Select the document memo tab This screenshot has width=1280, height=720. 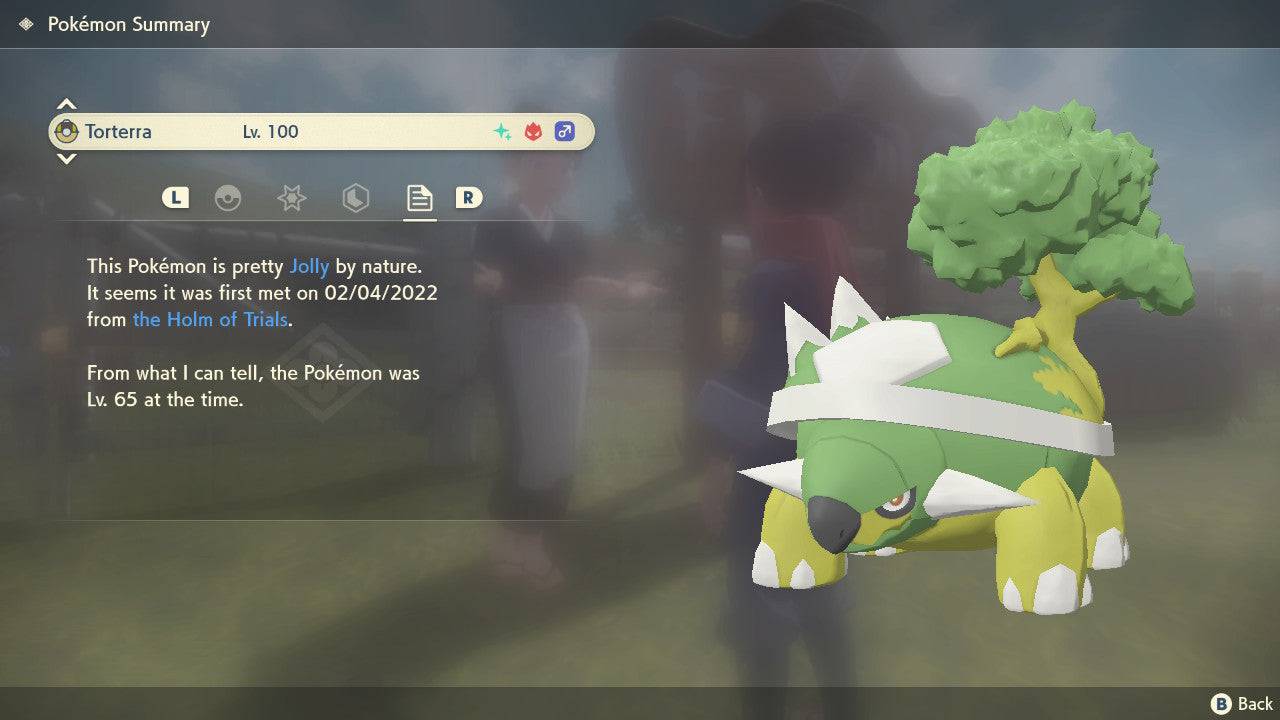click(418, 198)
